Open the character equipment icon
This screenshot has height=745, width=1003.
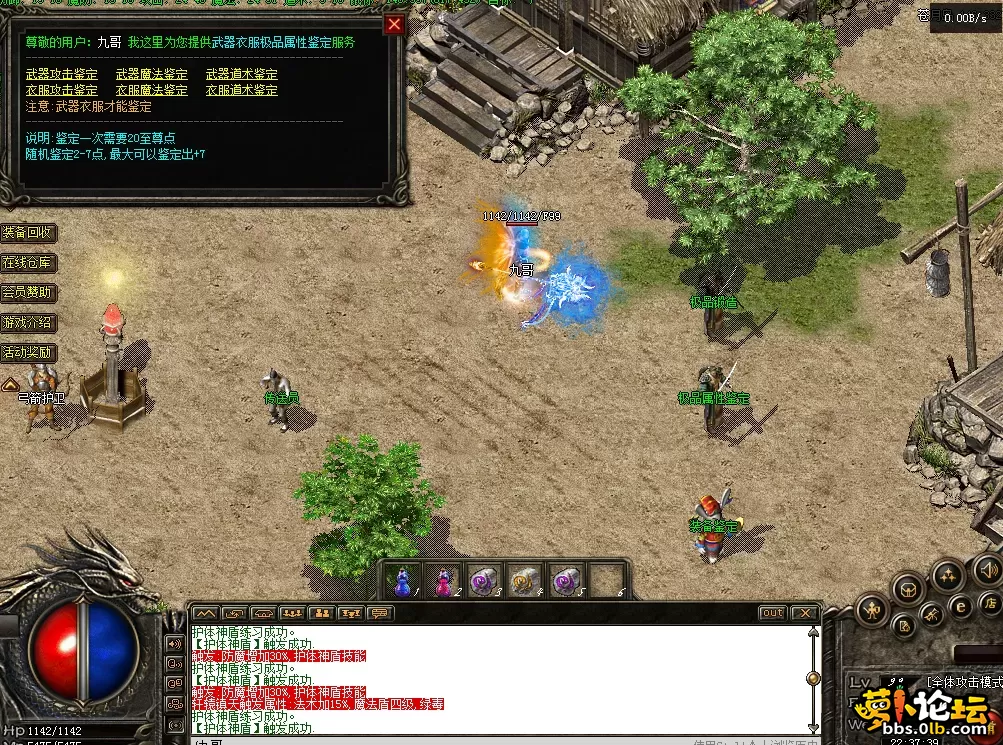tap(872, 608)
